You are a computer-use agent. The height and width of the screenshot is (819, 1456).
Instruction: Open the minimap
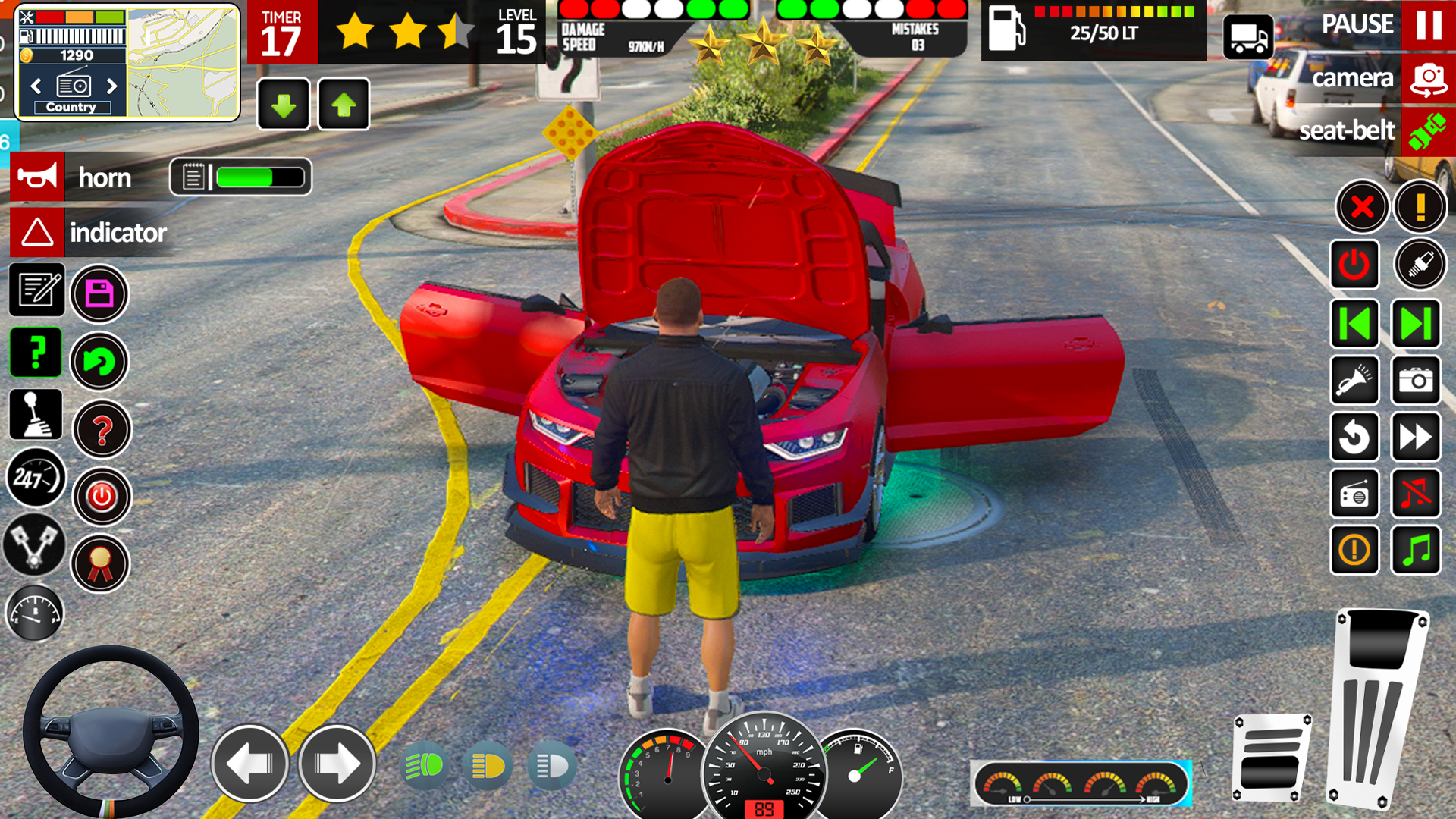(182, 64)
